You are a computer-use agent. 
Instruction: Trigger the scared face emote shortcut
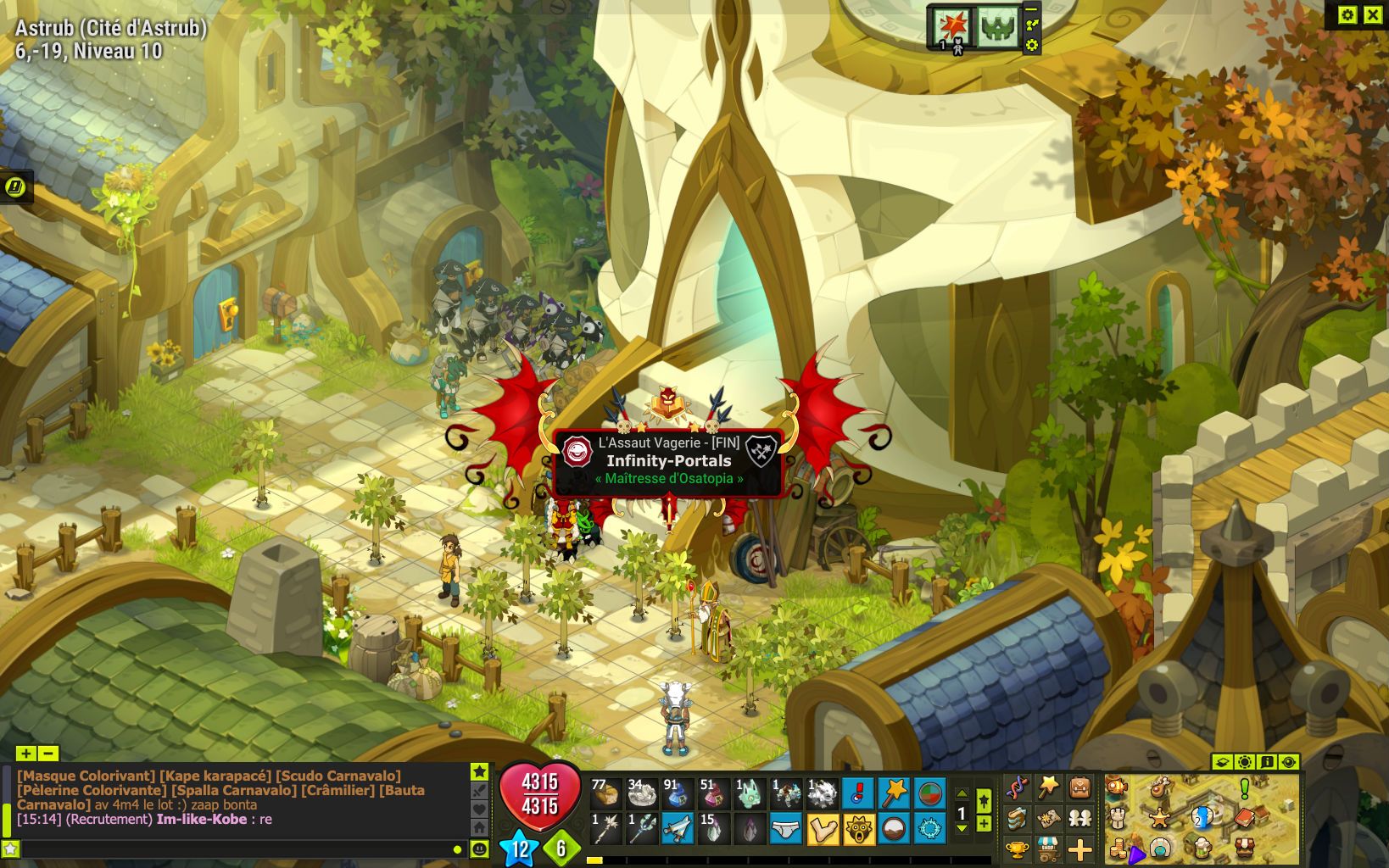(x=858, y=830)
